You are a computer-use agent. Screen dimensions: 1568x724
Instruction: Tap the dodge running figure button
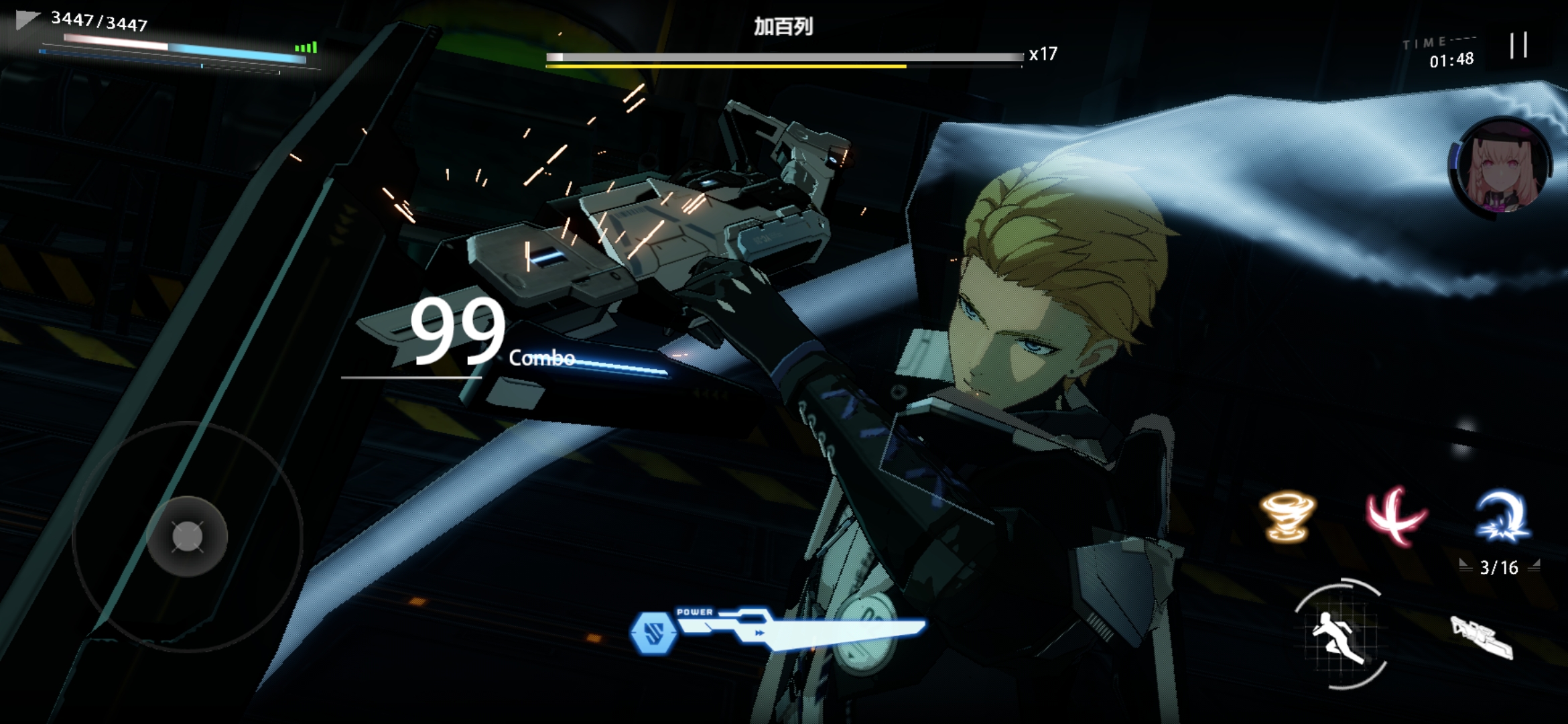click(1339, 634)
